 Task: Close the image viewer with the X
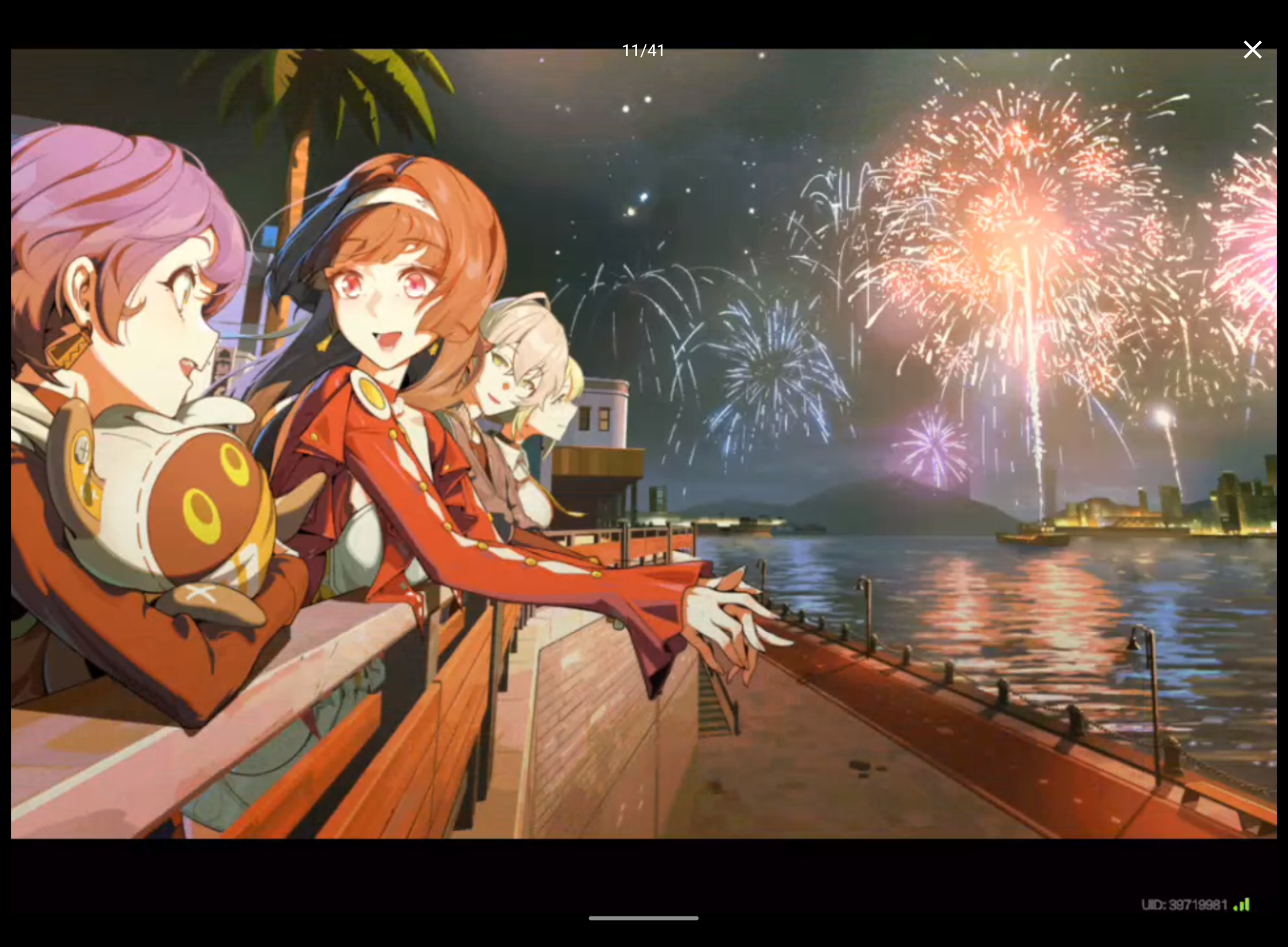(1252, 50)
